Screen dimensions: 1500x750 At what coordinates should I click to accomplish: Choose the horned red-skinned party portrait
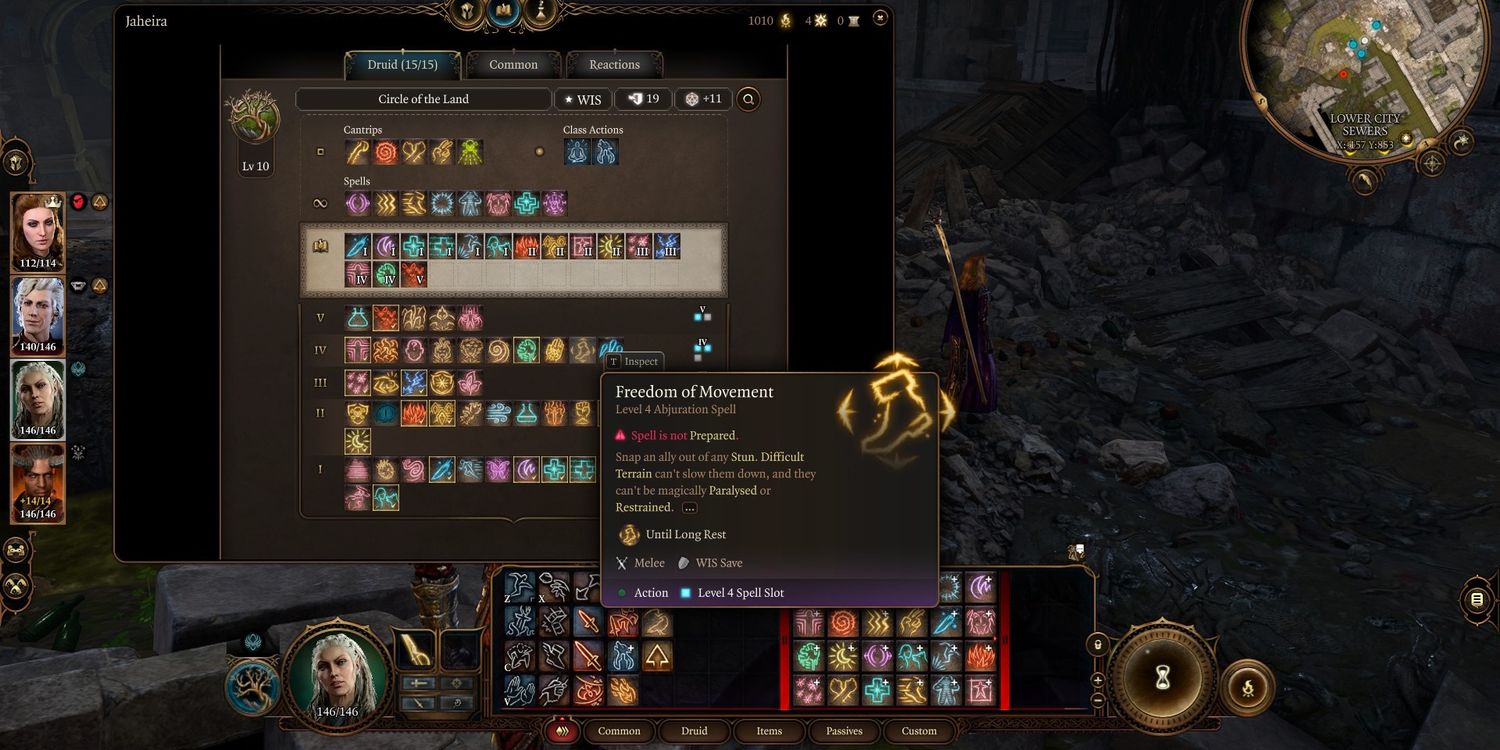(x=38, y=482)
